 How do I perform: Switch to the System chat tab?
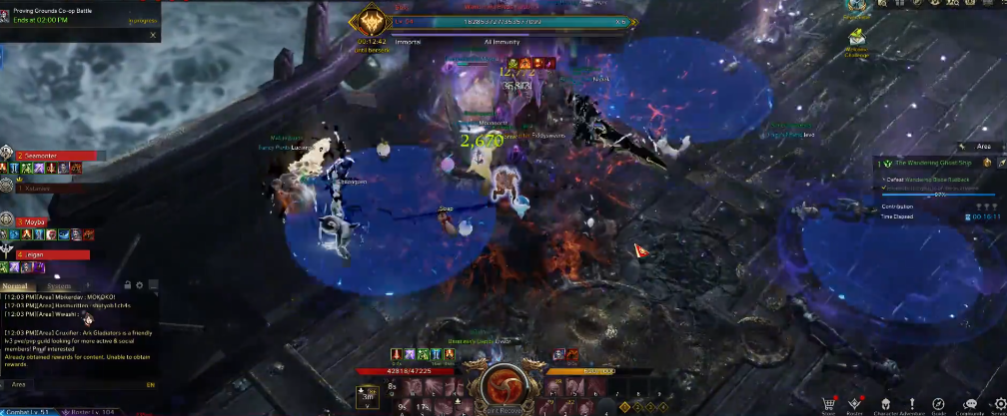(x=59, y=285)
